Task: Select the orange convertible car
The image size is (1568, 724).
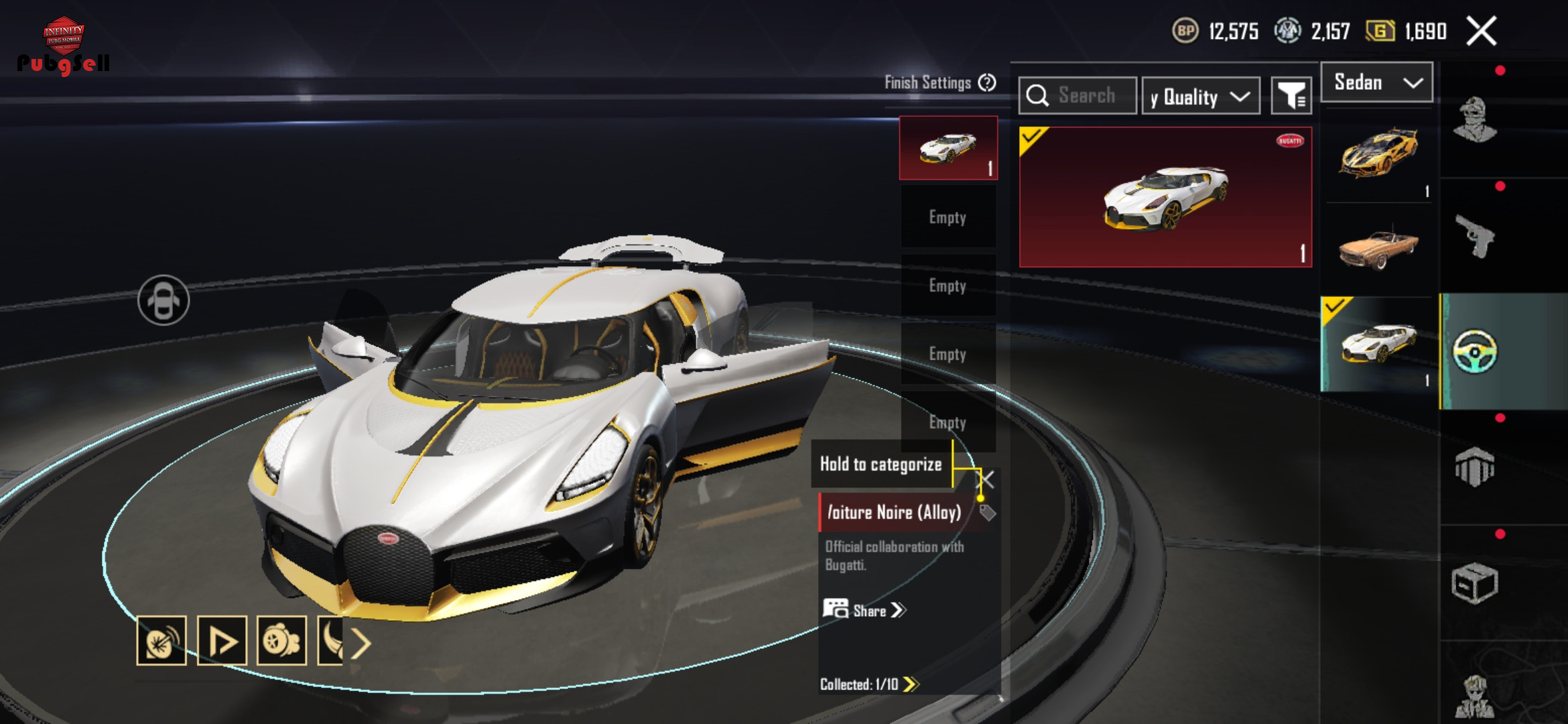Action: click(x=1378, y=248)
